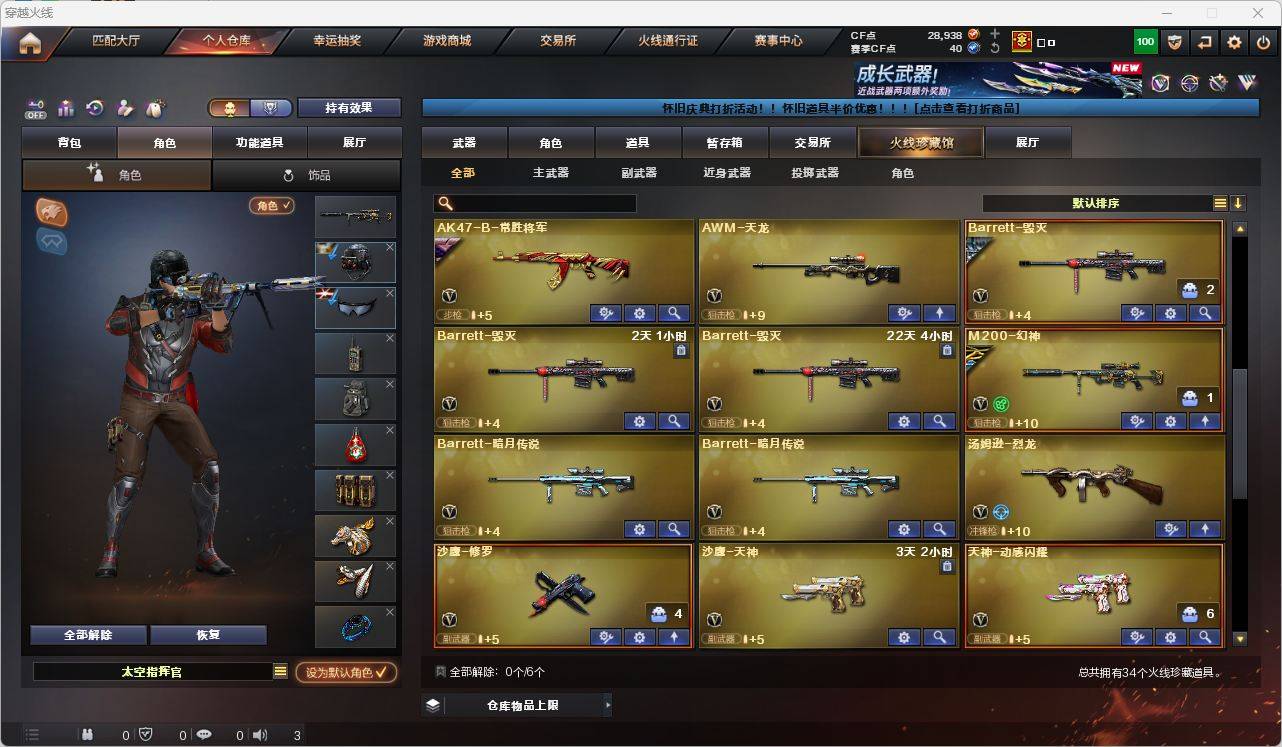Click the speaker volume control in status bar
The width and height of the screenshot is (1282, 747).
[x=259, y=734]
